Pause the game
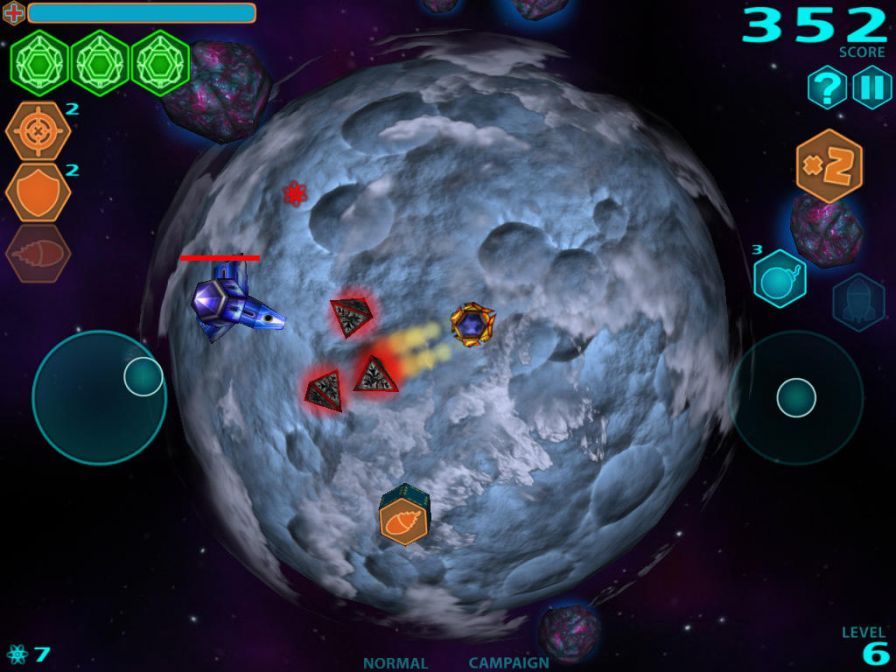Screen dimensions: 896x672 871,88
